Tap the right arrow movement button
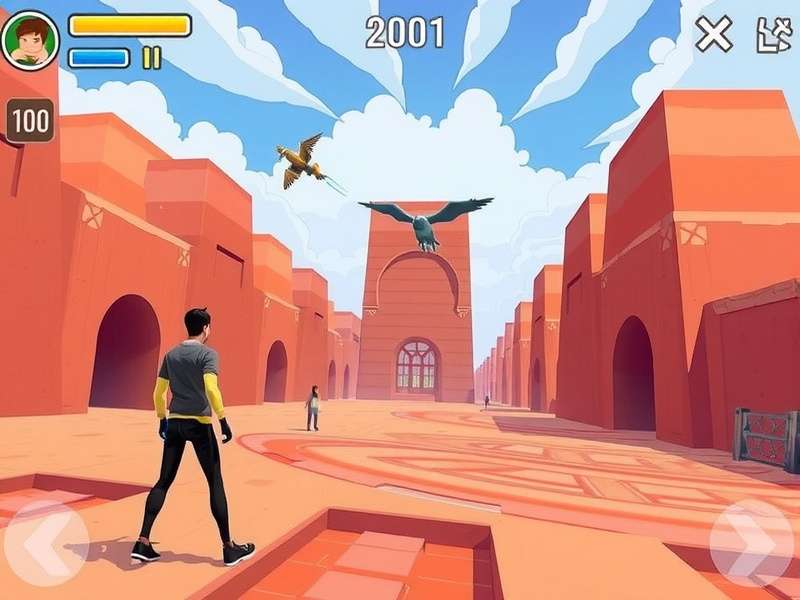The width and height of the screenshot is (800, 600). (752, 543)
